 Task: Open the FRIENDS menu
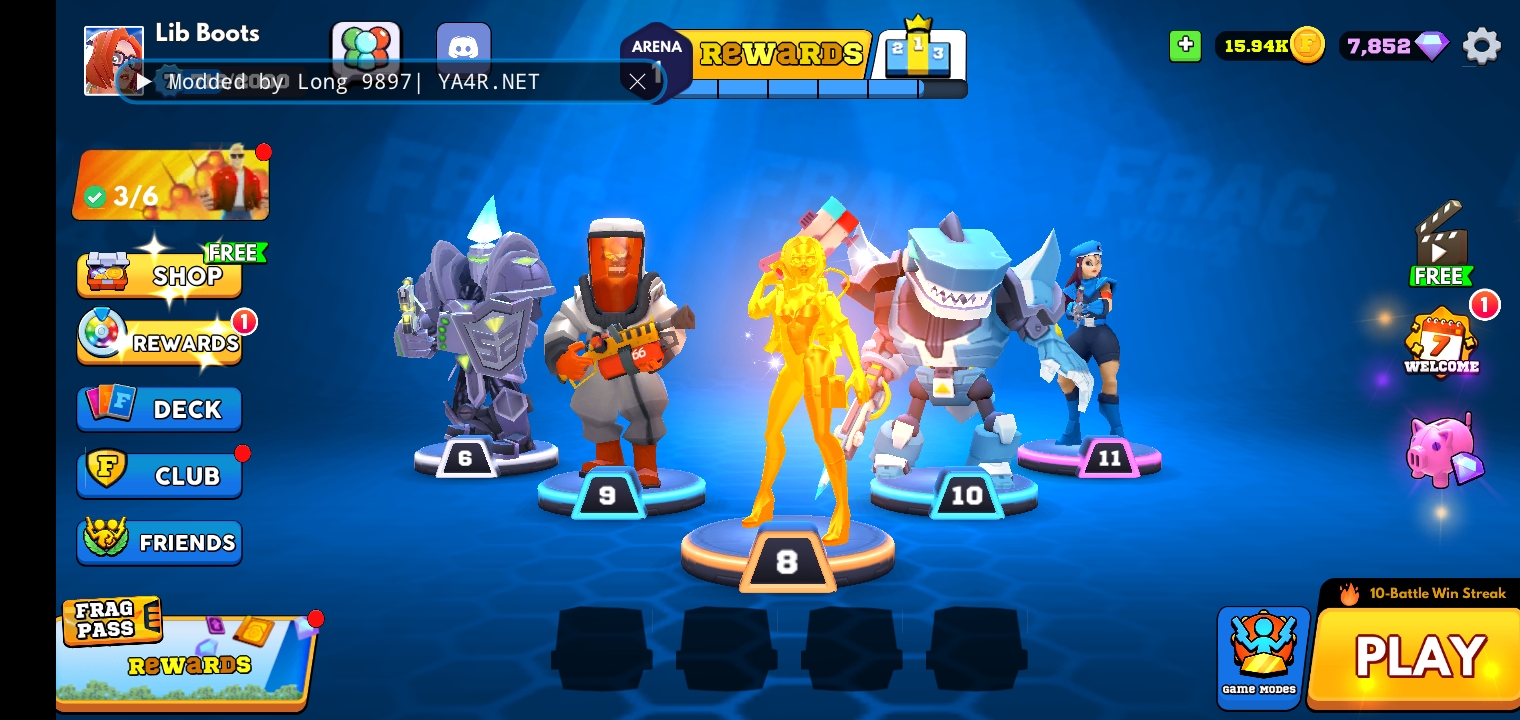click(x=160, y=542)
